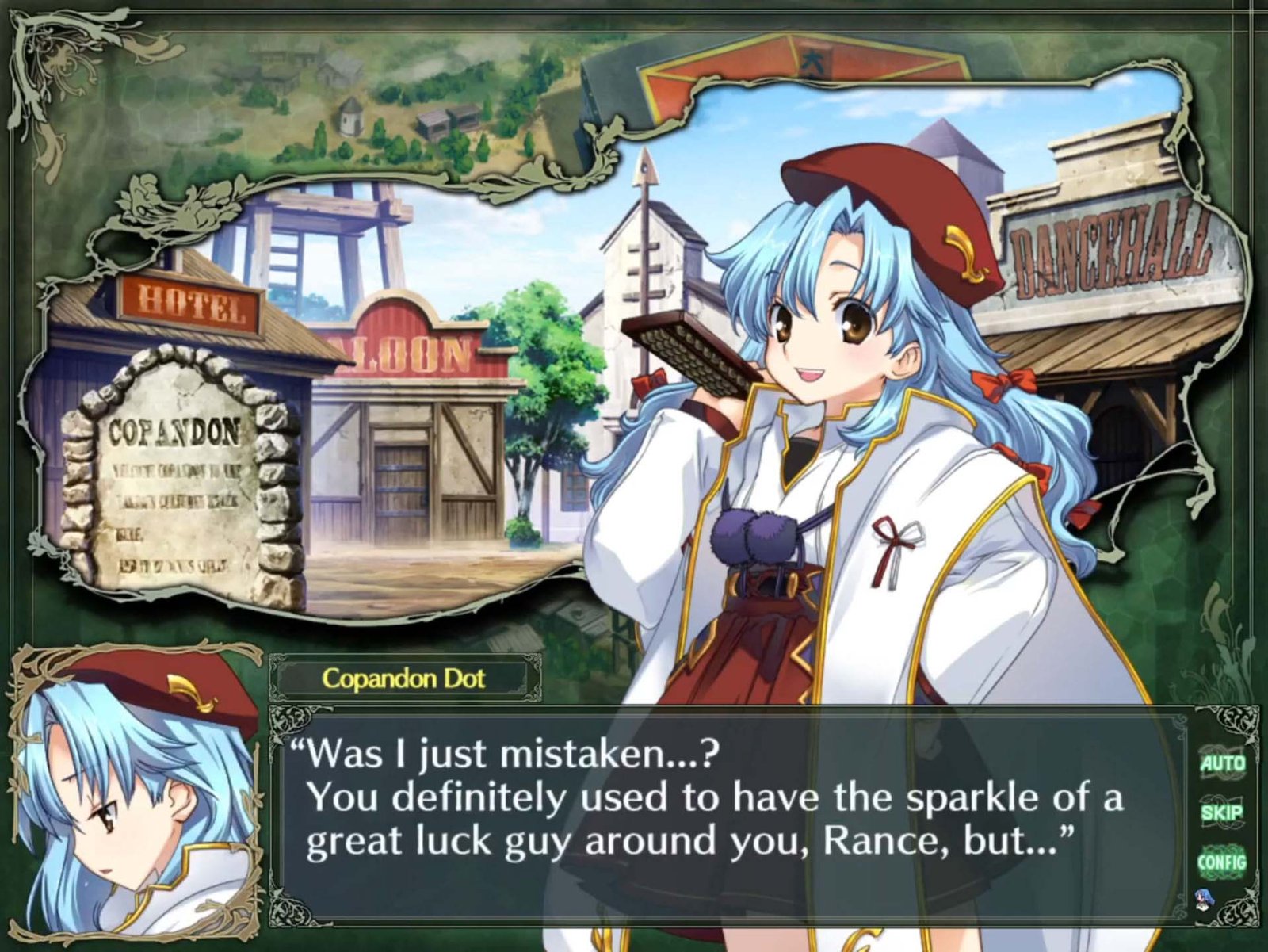
Task: Enable AUTO text advance mode
Action: tap(1222, 763)
